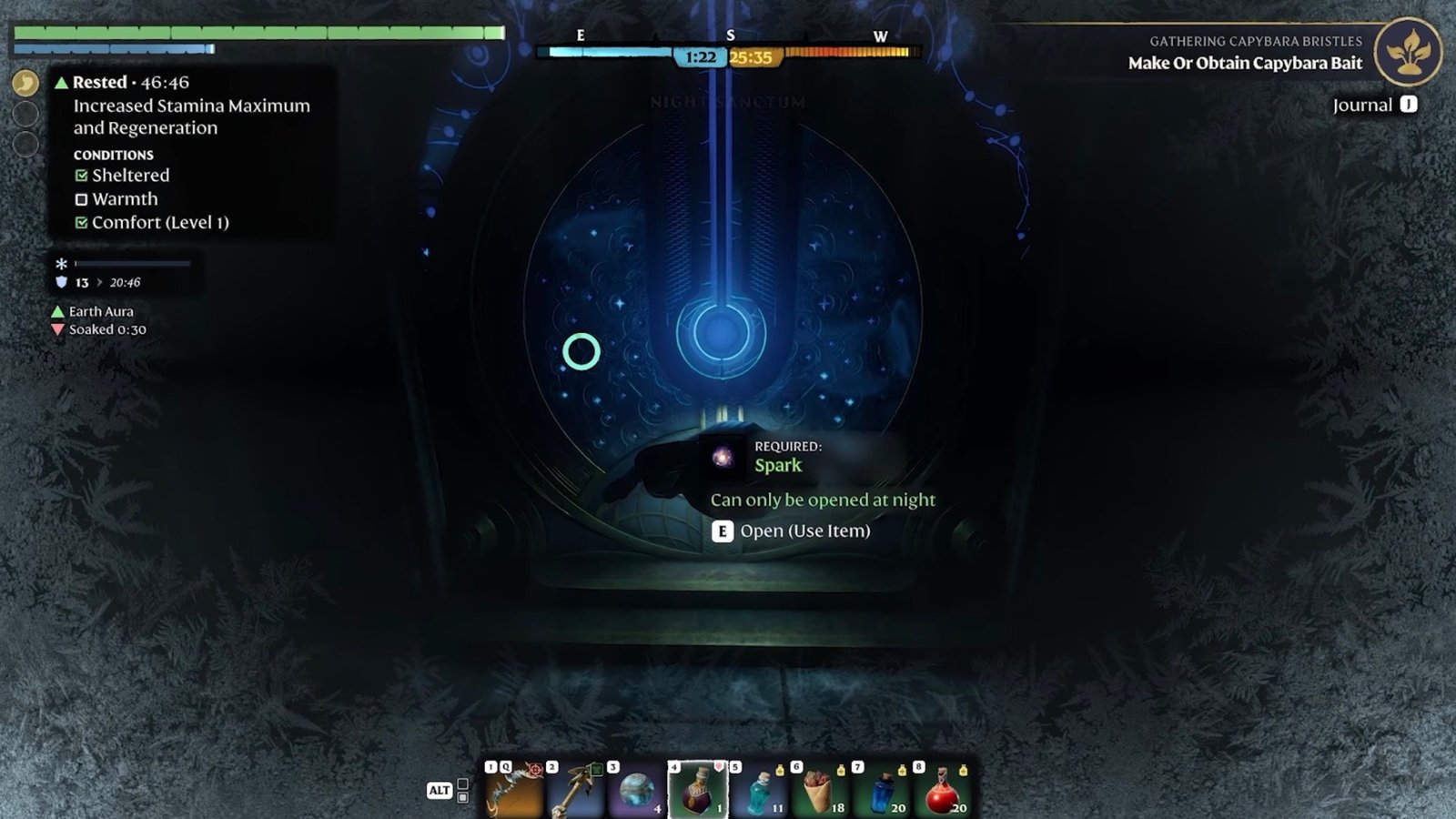Screen dimensions: 1456x819
Task: Toggle the Warmth condition checkbox
Action: (x=83, y=198)
